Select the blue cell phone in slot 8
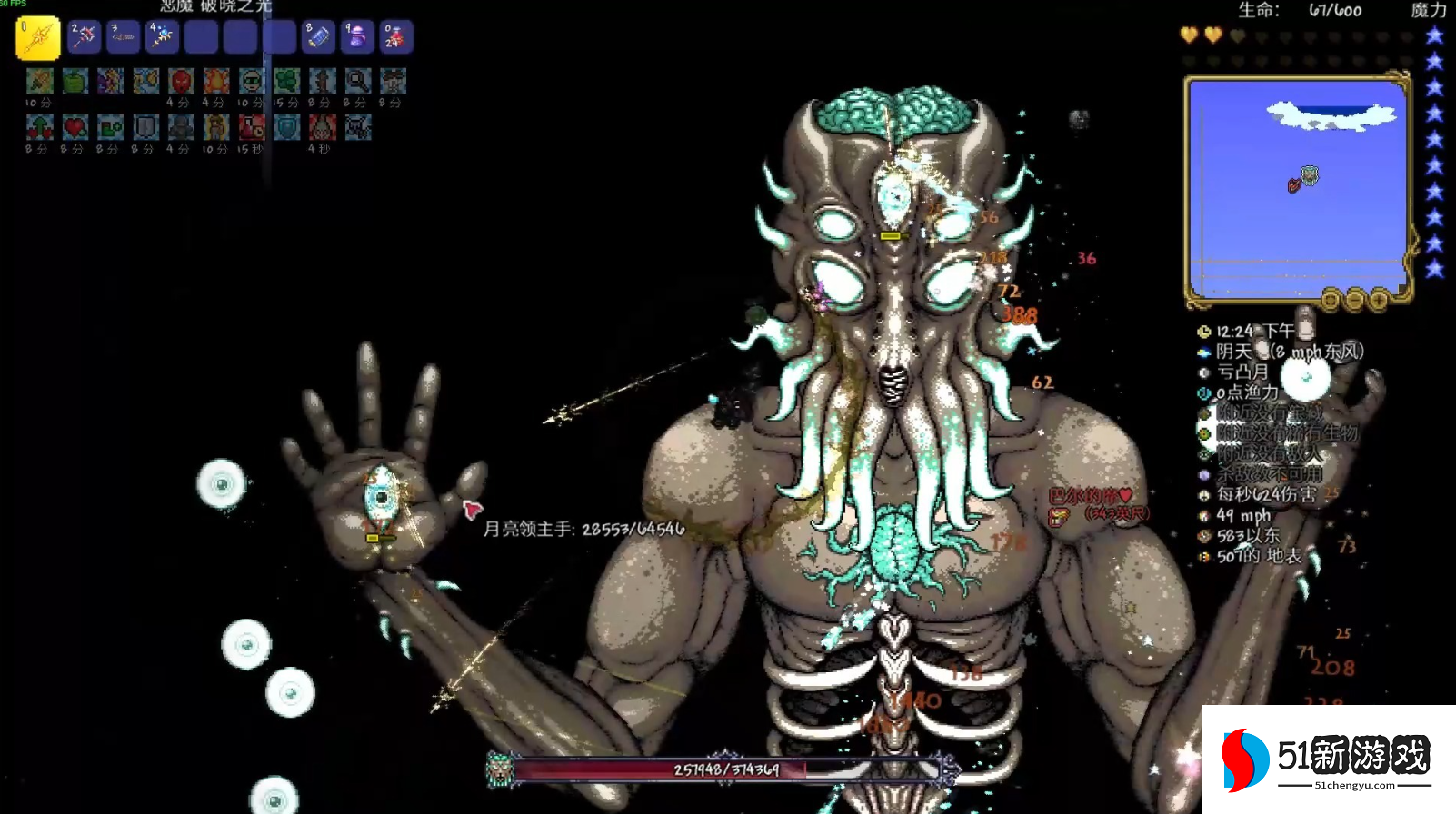 318,37
